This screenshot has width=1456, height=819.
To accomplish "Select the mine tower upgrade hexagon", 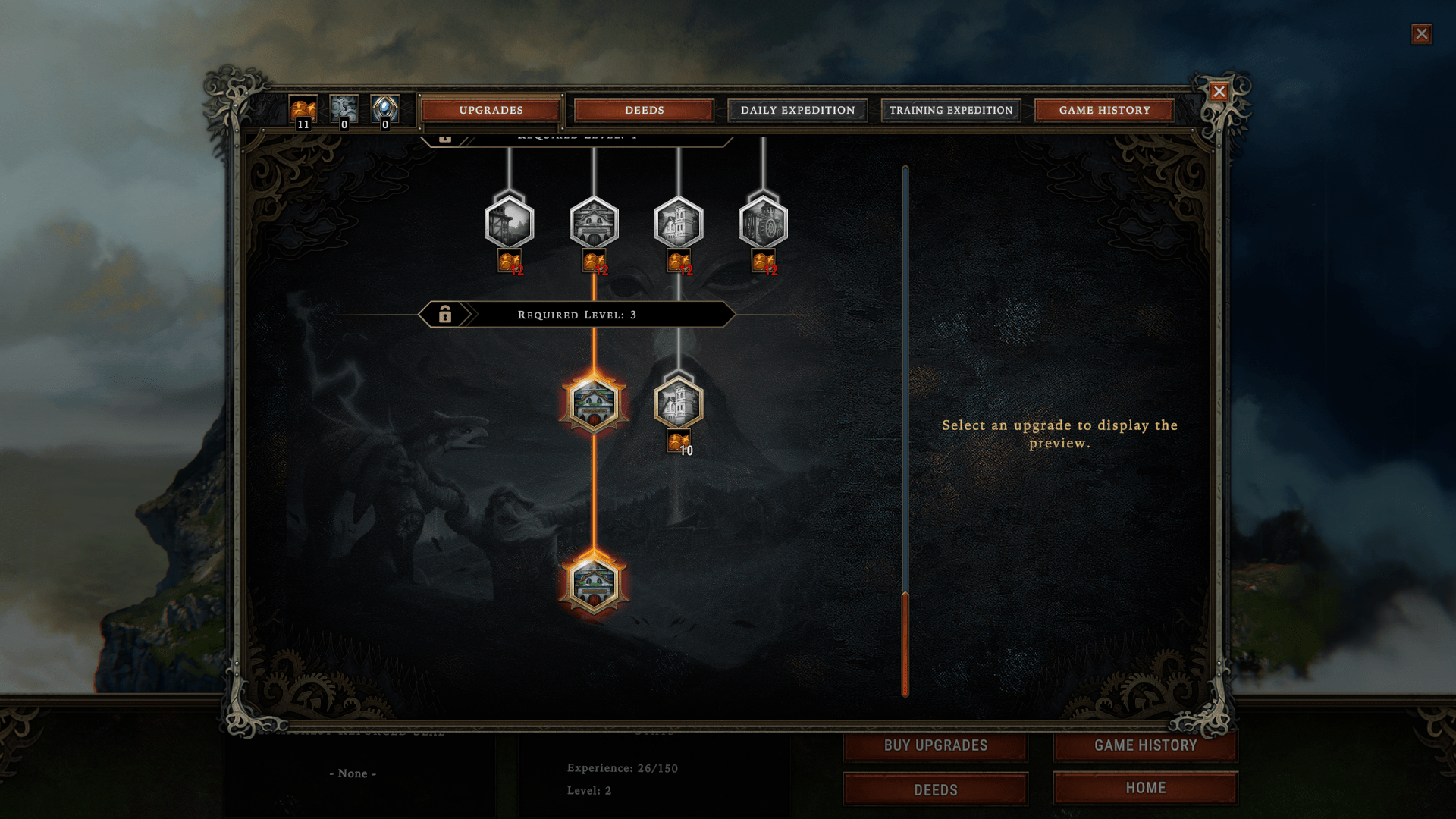I will pyautogui.click(x=510, y=224).
